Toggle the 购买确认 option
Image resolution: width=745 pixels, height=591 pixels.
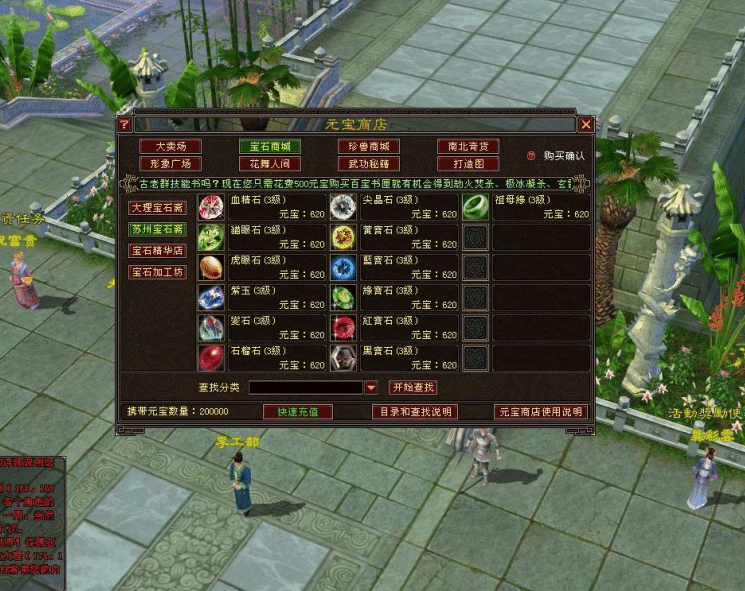click(532, 156)
